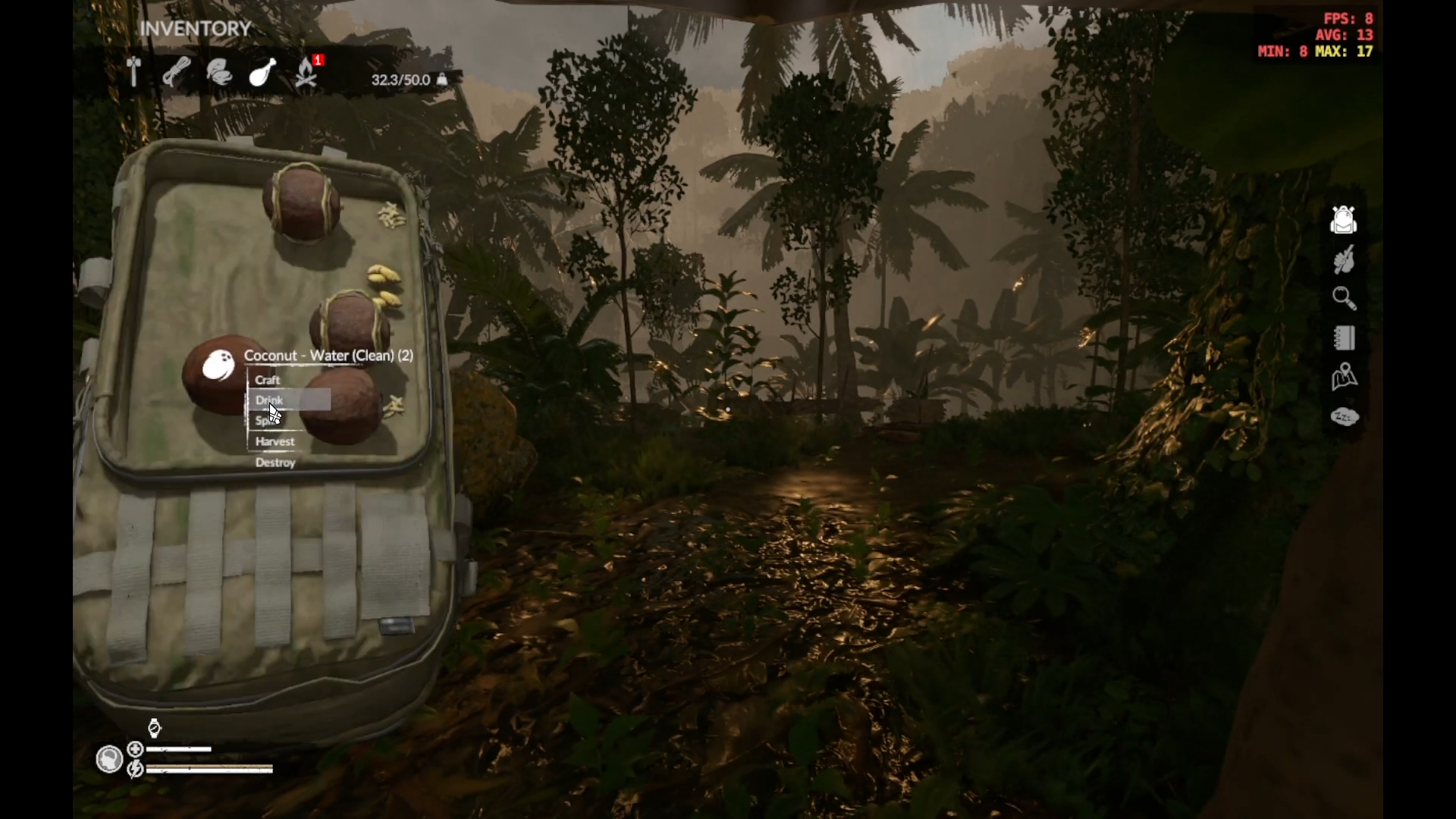Select the Zzz sleep icon

tap(1344, 416)
